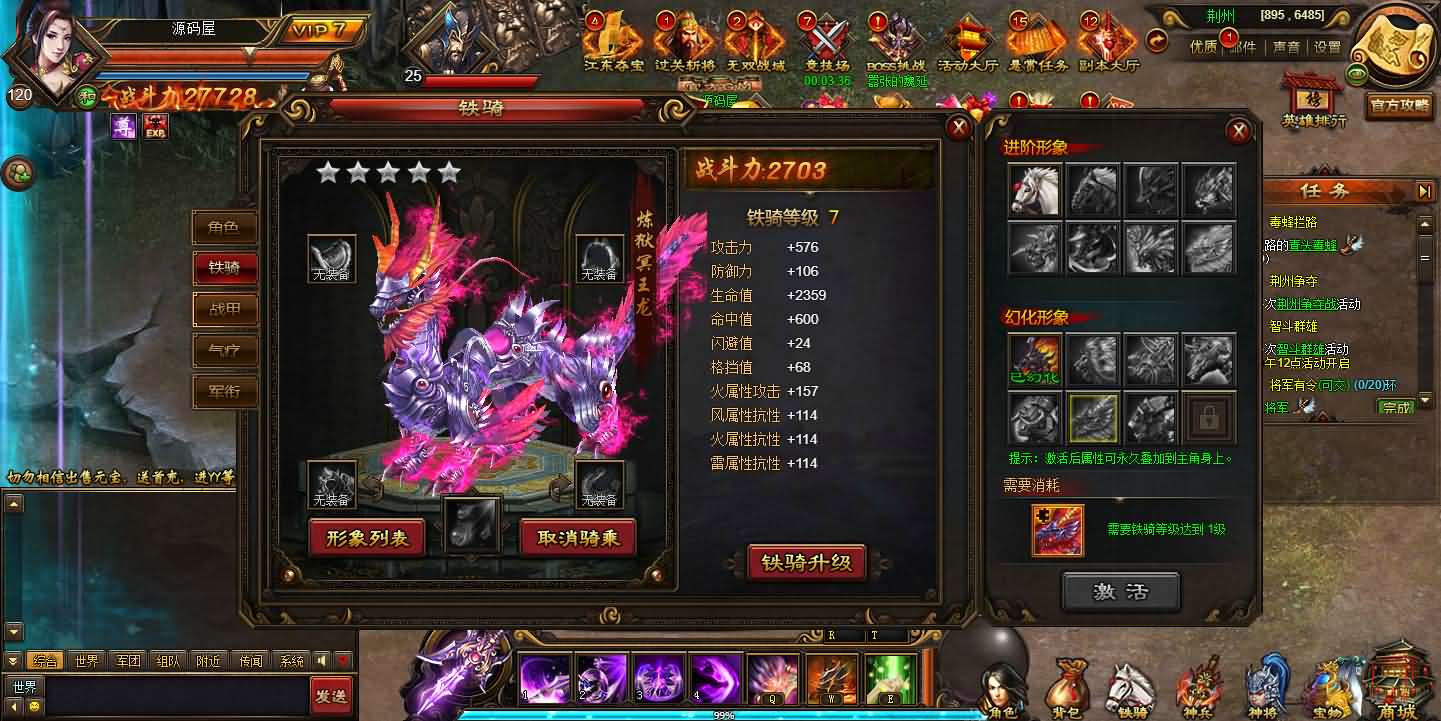Open the 世界 chat channel selector
The height and width of the screenshot is (721, 1441).
24,686
